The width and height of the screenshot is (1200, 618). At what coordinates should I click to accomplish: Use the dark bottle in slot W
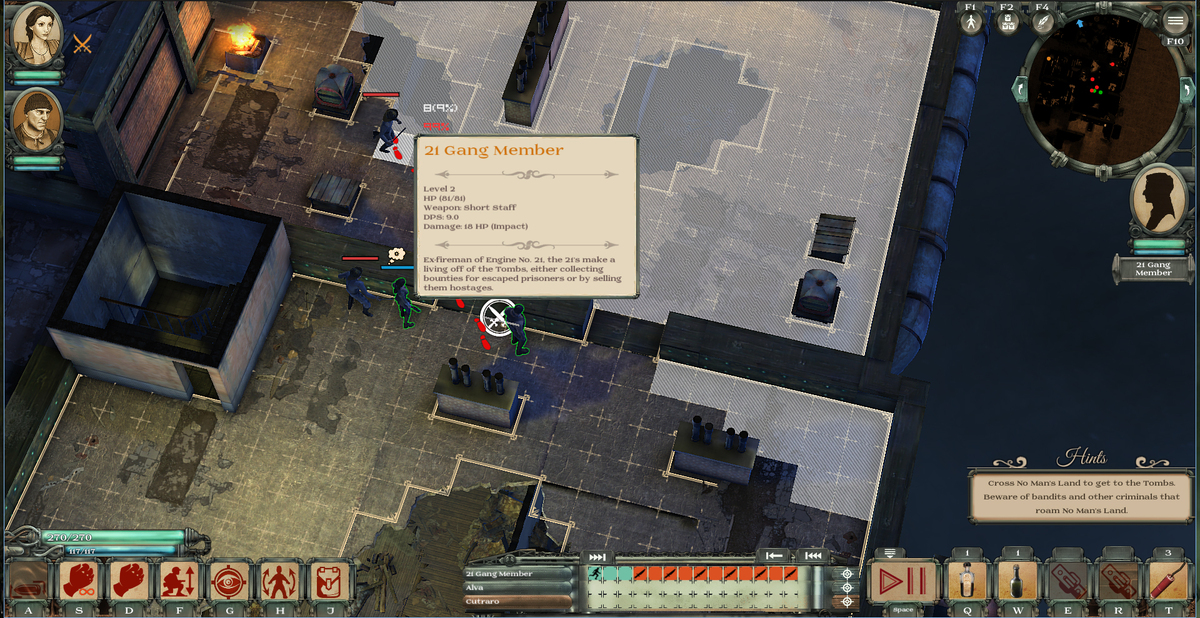(x=1017, y=581)
